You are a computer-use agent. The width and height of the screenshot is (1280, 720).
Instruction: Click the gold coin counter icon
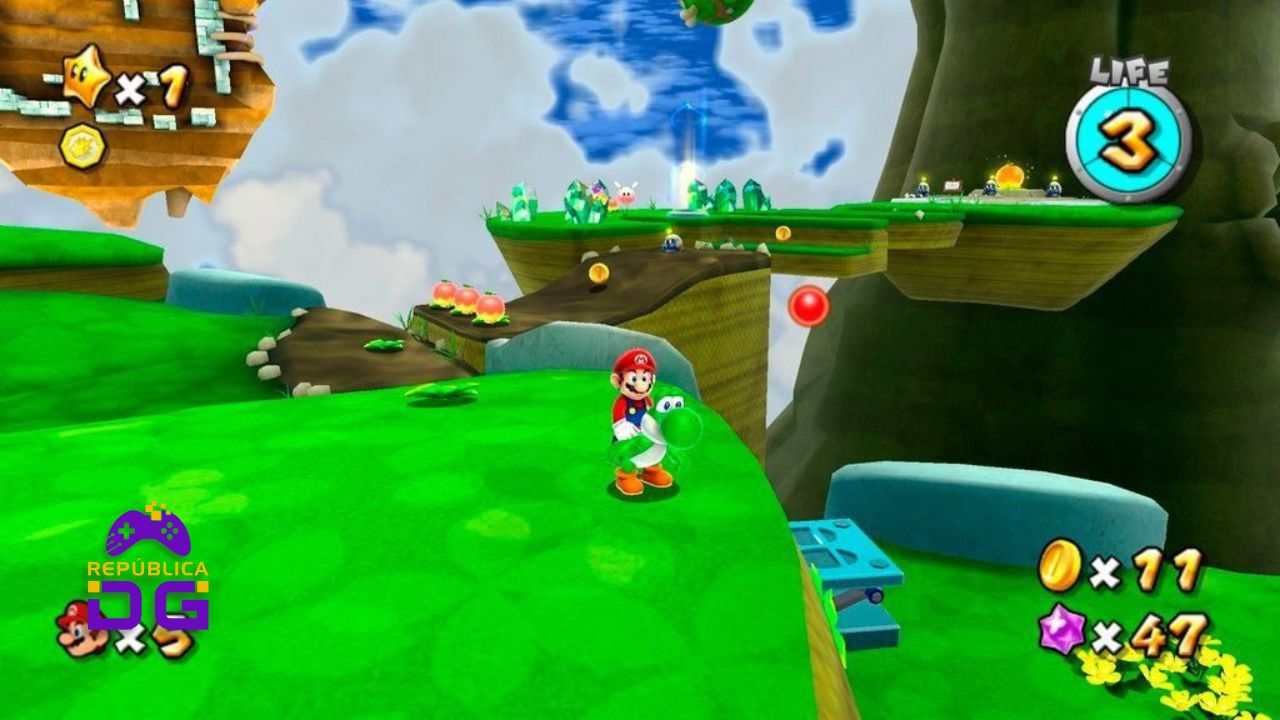[x=1058, y=565]
